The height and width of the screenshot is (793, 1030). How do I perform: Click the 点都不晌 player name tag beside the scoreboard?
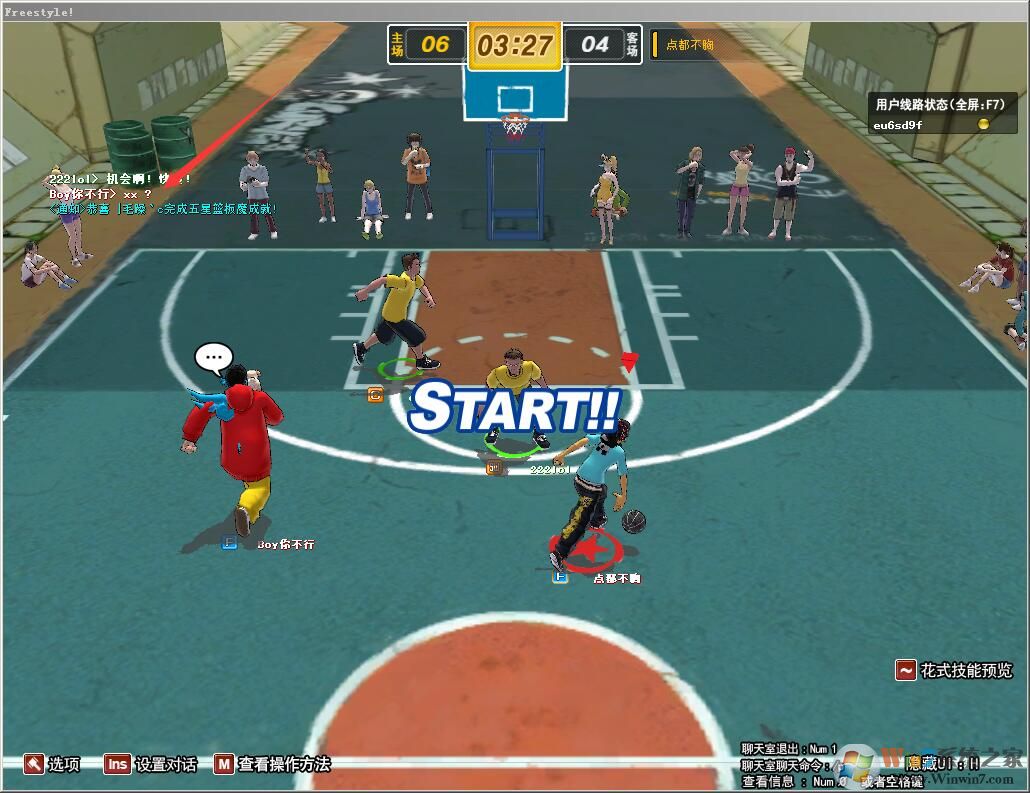[689, 45]
